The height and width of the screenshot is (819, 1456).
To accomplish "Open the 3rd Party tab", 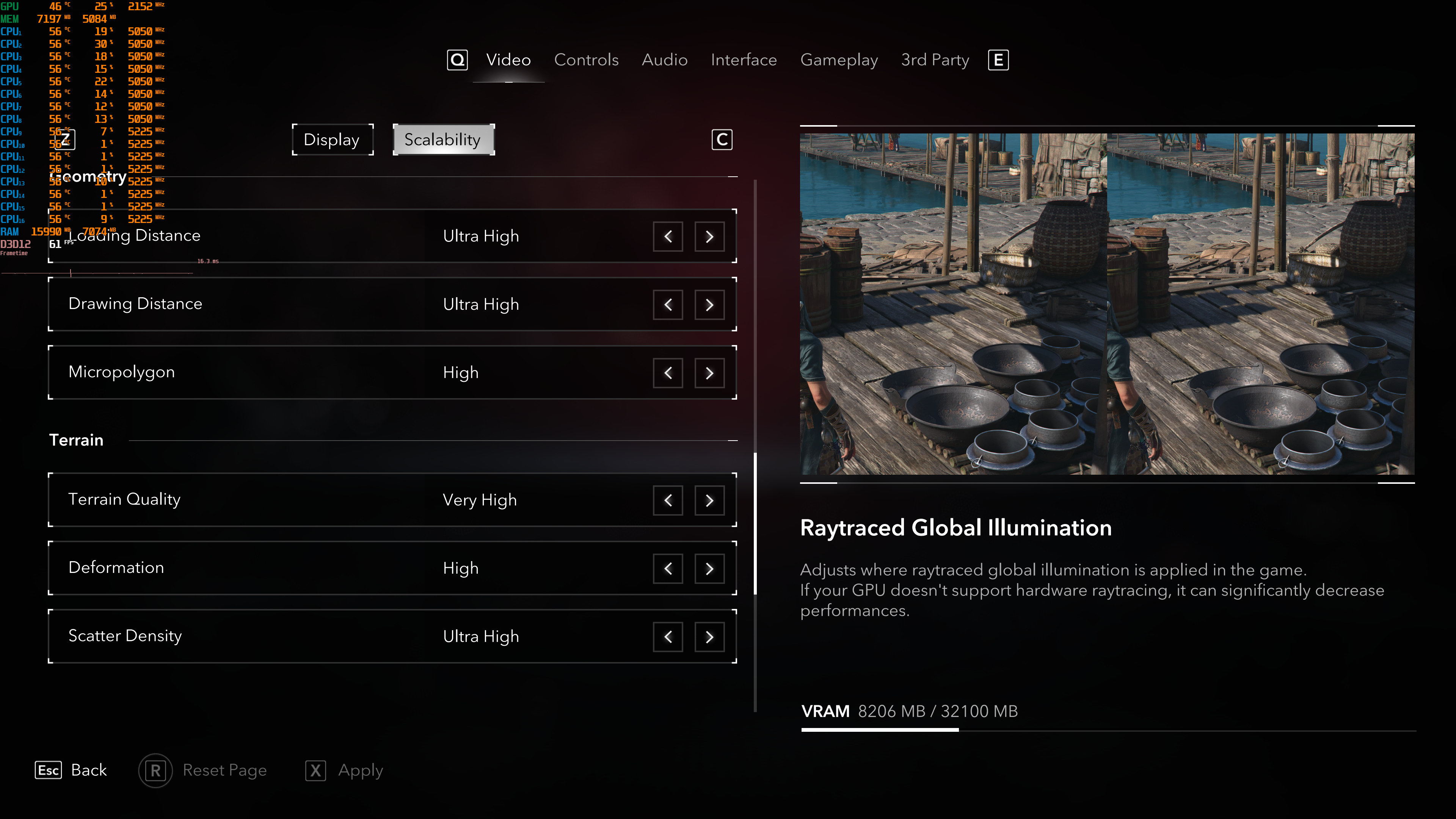I will click(x=935, y=60).
